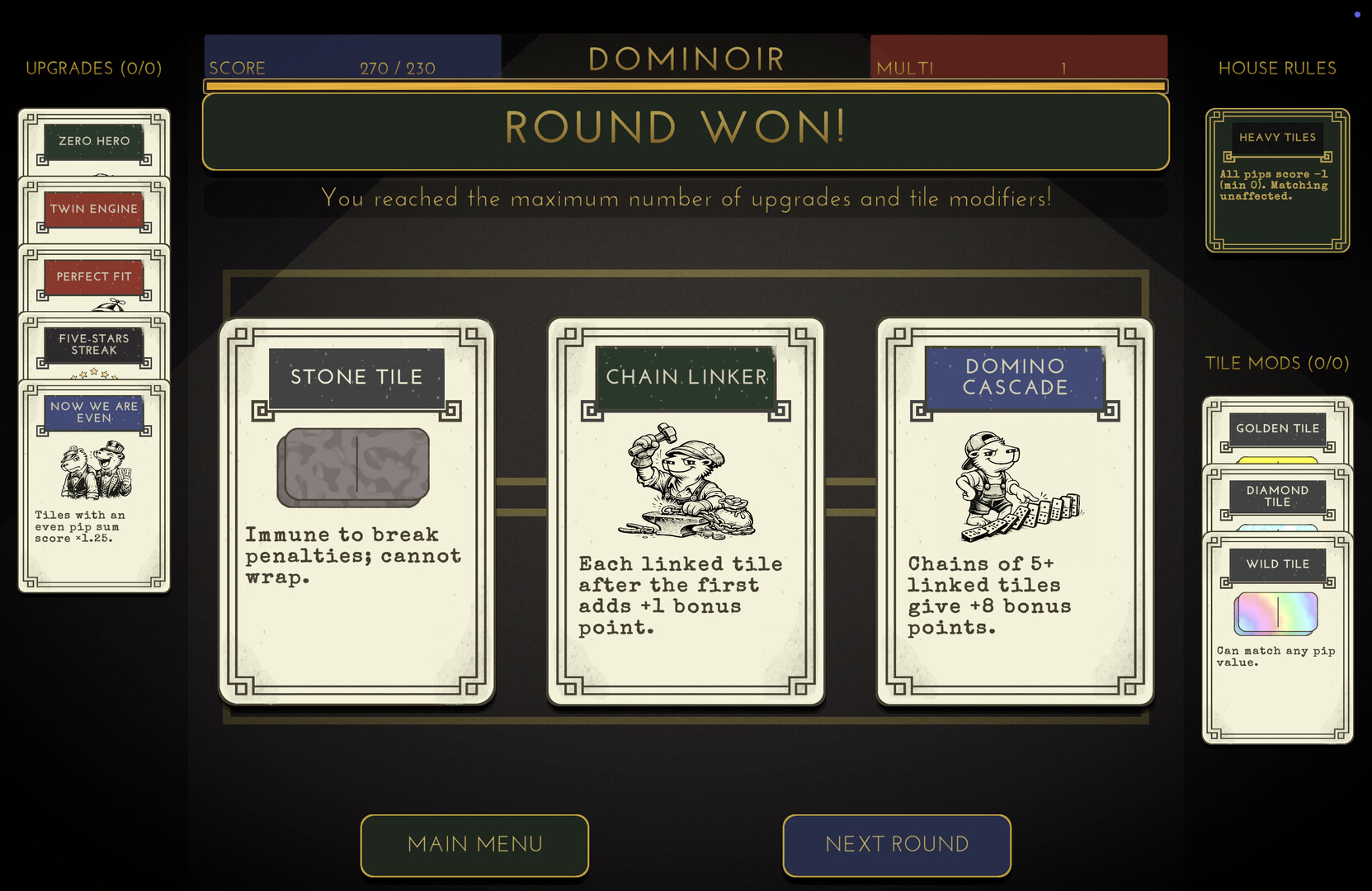Start the Next Round
The height and width of the screenshot is (891, 1372).
coord(897,845)
